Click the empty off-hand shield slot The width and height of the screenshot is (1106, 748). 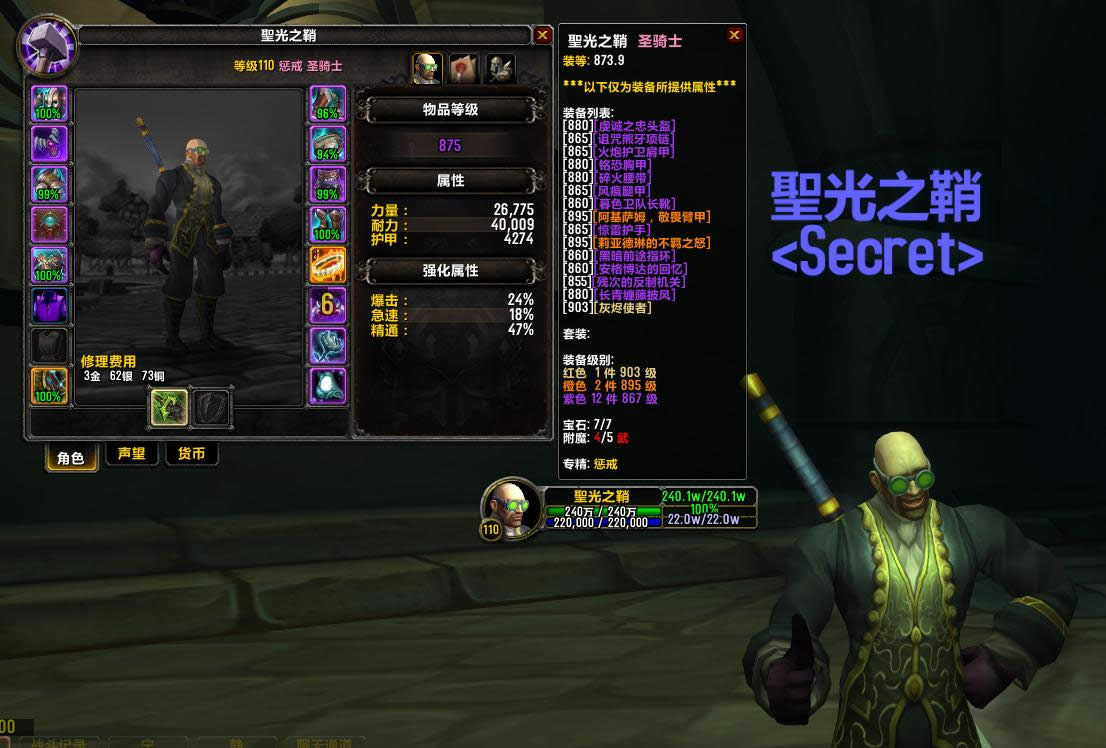pyautogui.click(x=211, y=407)
